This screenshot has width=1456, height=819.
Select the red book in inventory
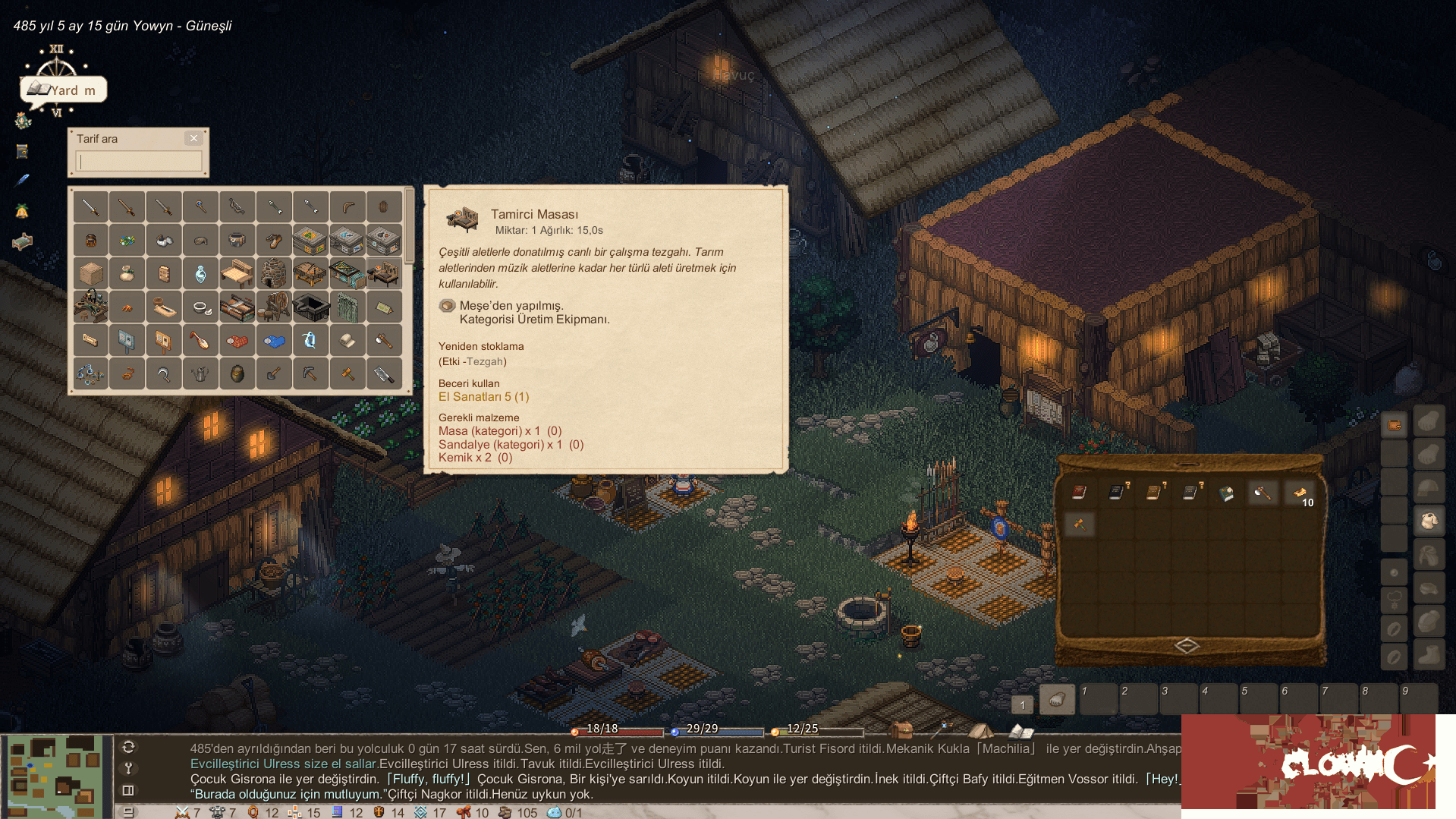click(x=1078, y=493)
